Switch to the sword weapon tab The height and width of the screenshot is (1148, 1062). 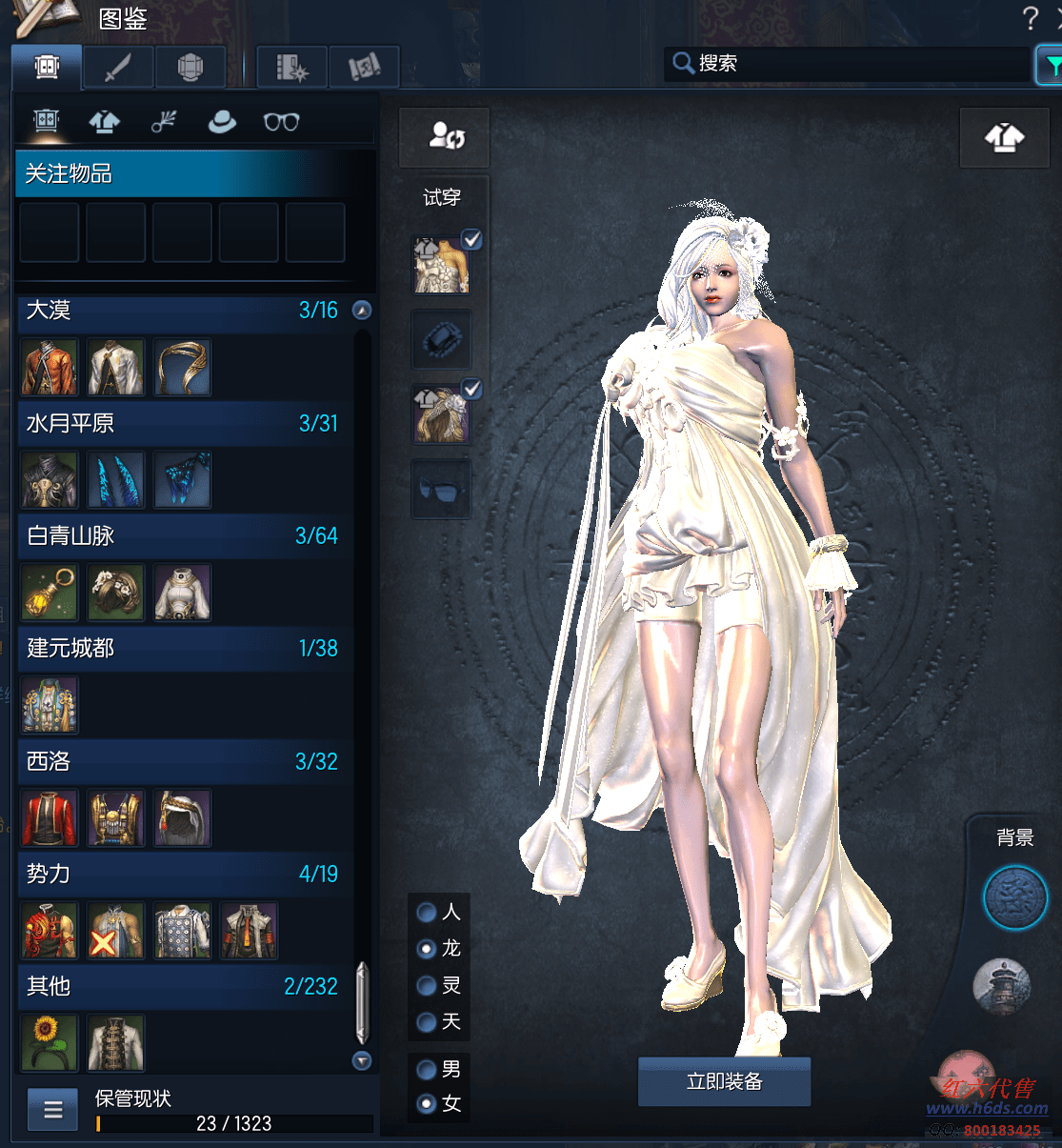(118, 68)
